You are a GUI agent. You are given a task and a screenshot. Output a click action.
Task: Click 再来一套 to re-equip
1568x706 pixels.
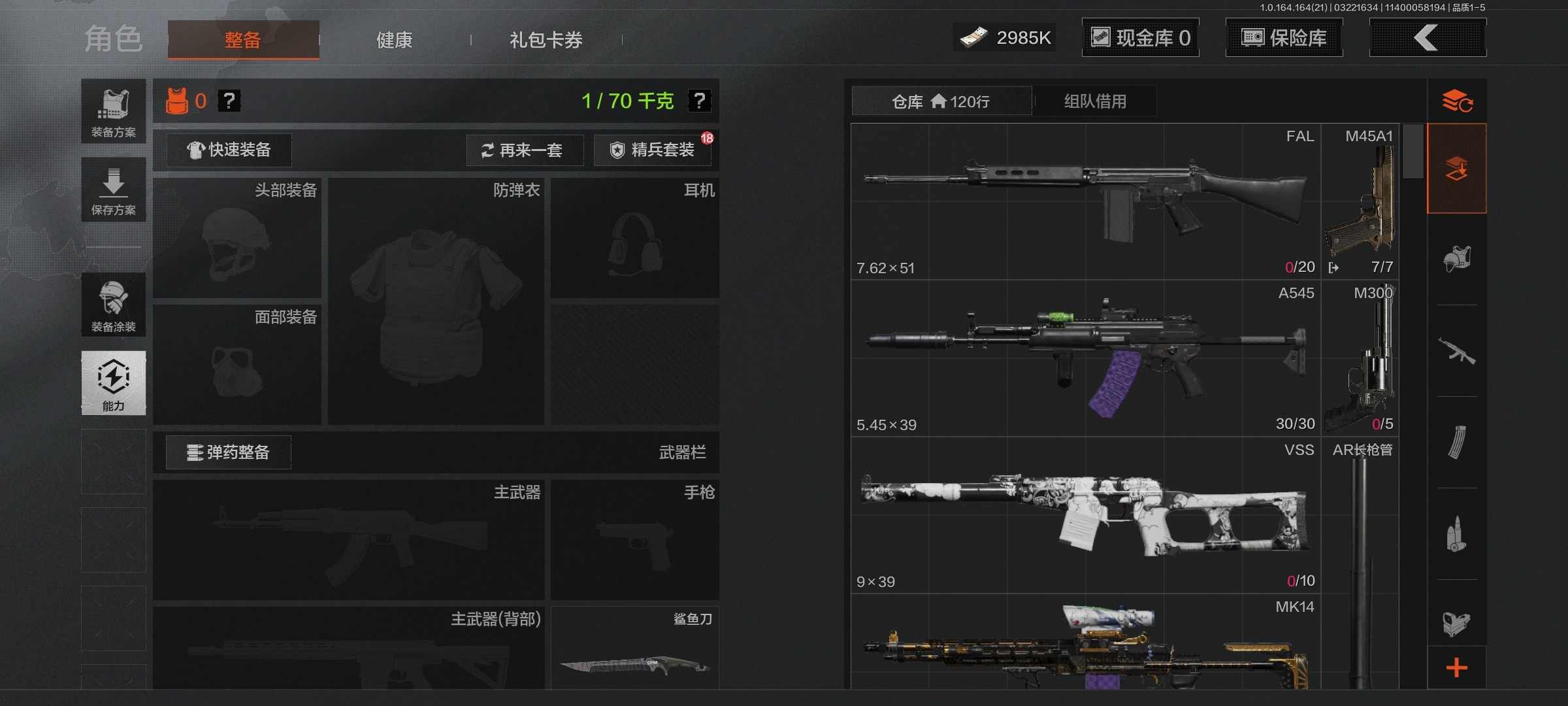click(524, 150)
